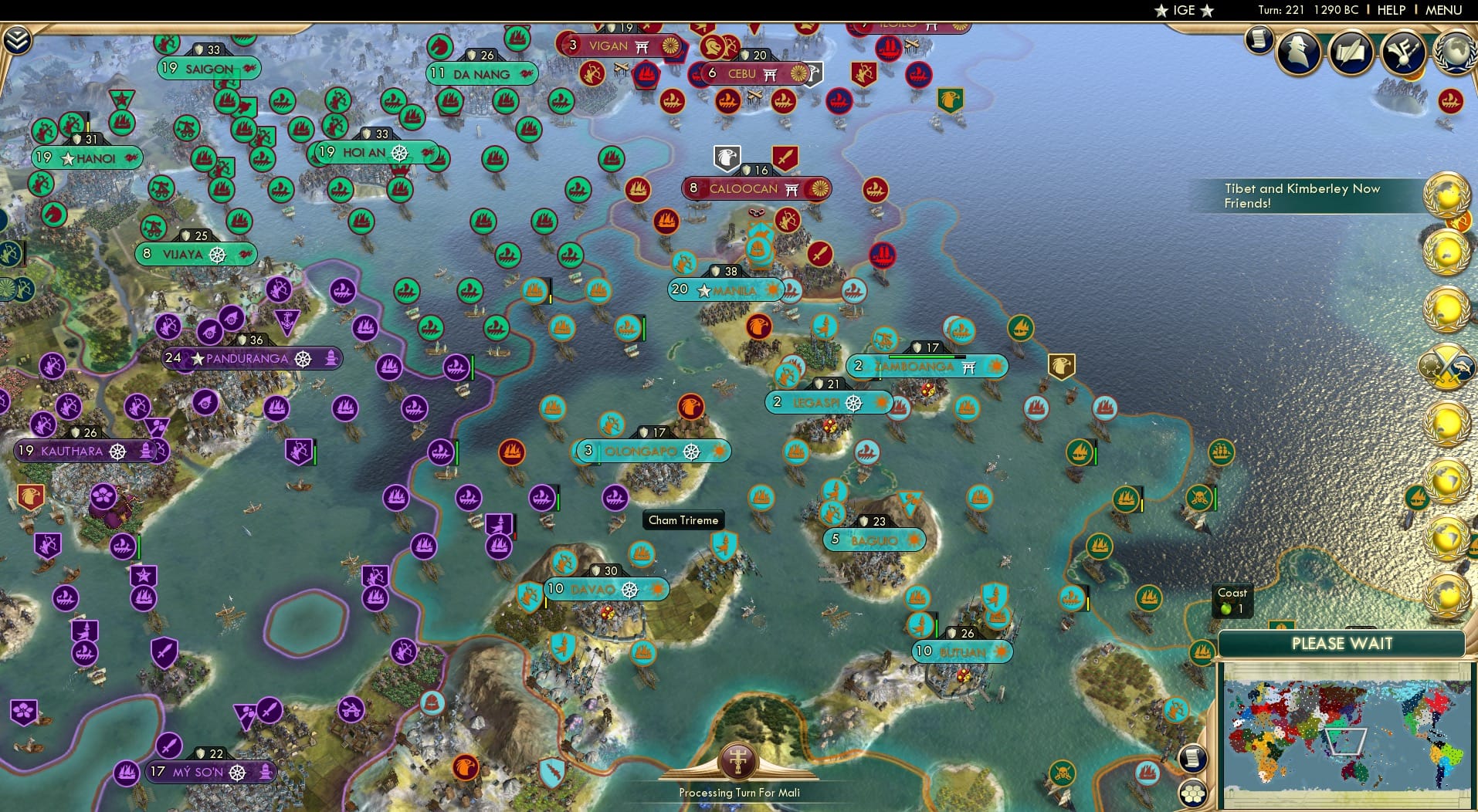Click the topmost gold wreath notification medal
Viewport: 1478px width, 812px height.
tap(1446, 195)
